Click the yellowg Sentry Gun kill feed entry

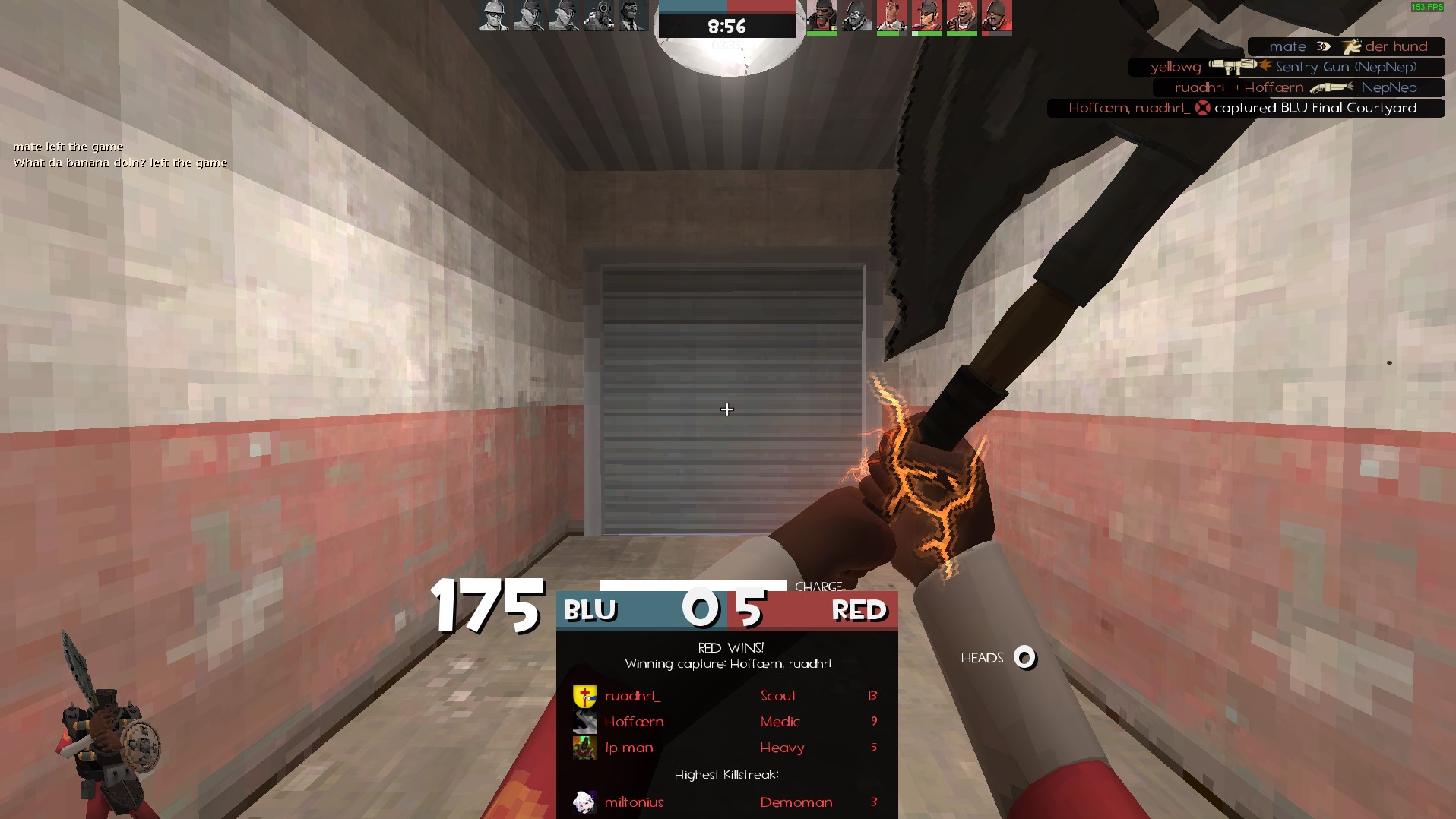pos(1286,67)
